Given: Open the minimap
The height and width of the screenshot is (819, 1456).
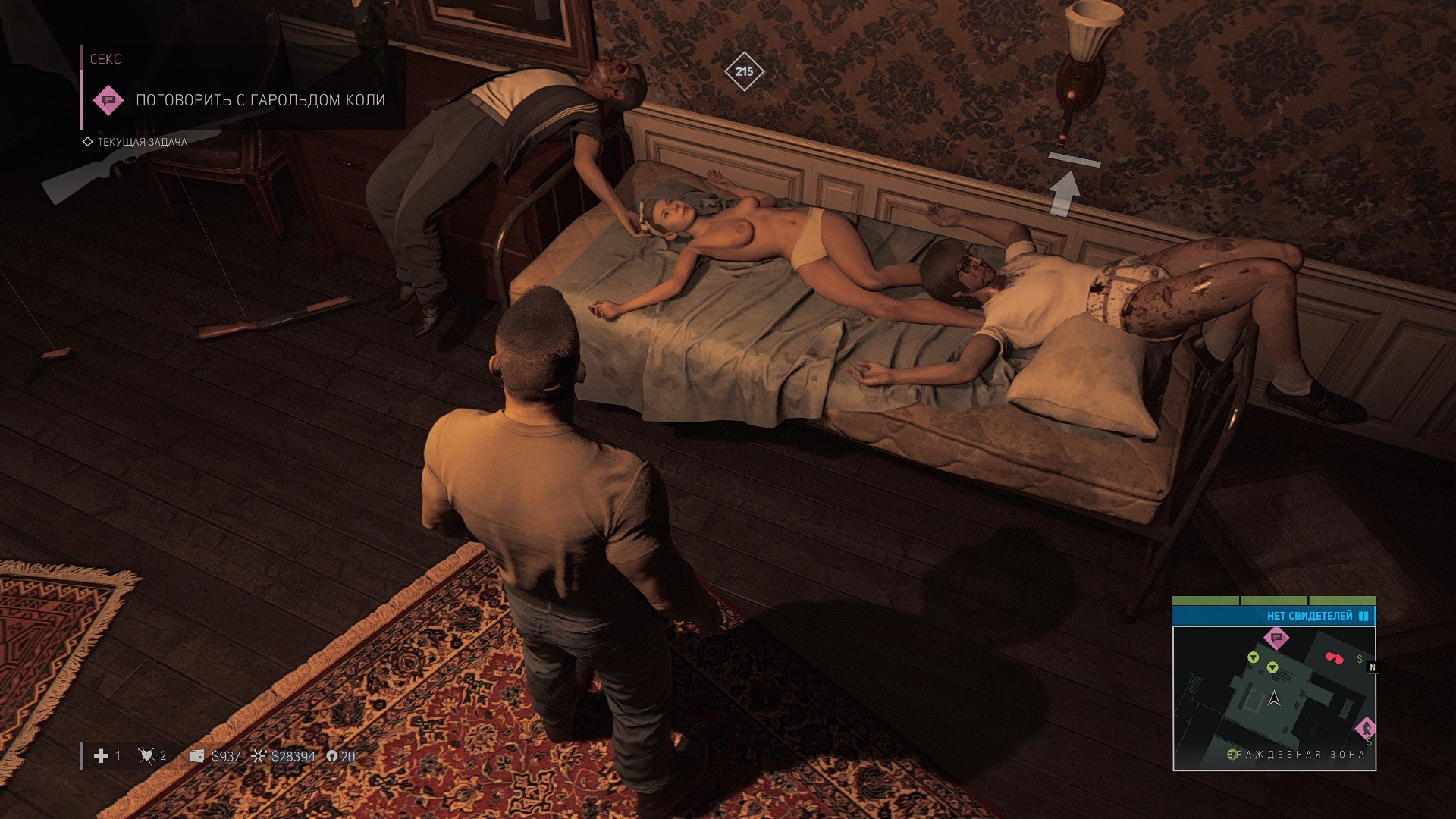Looking at the screenshot, I should click(x=1274, y=698).
